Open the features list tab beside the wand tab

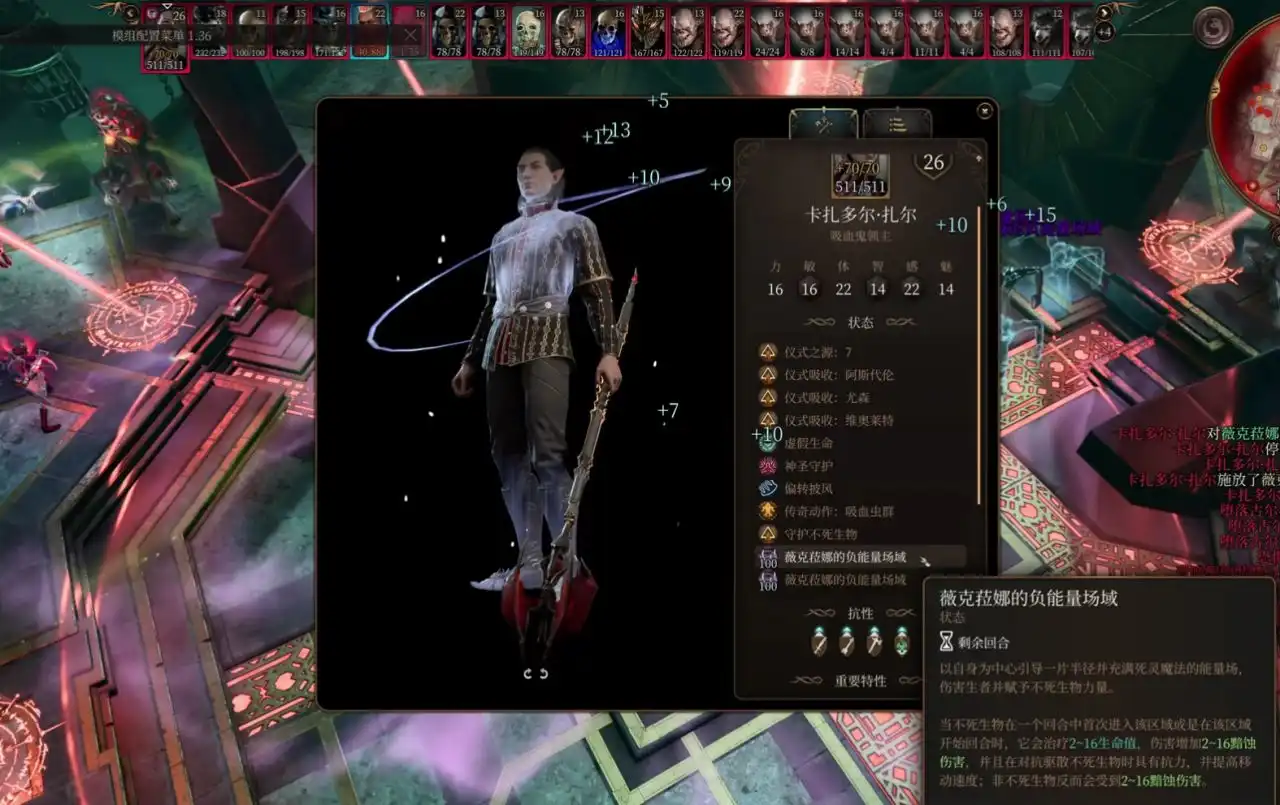(898, 125)
